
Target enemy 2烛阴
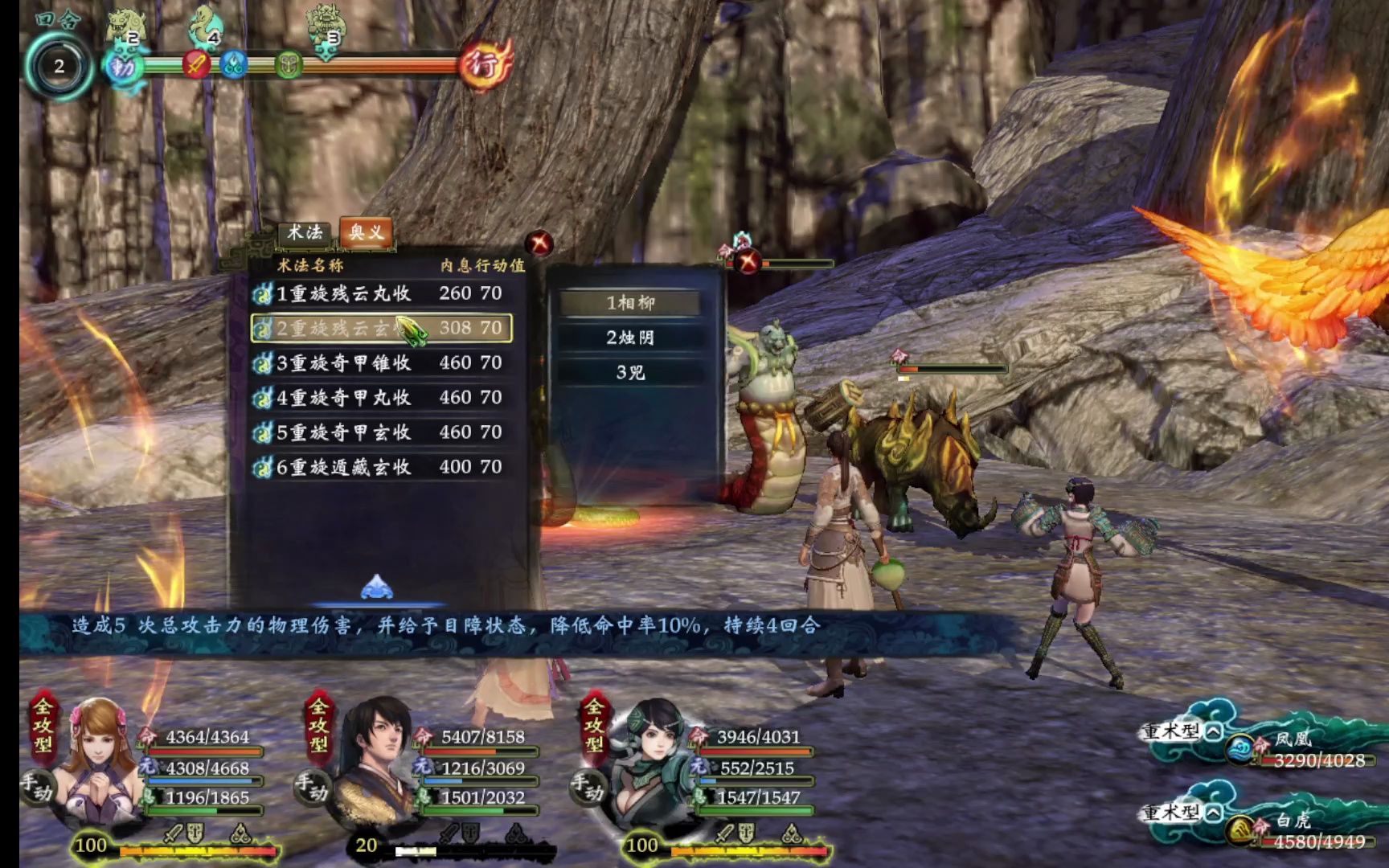630,338
